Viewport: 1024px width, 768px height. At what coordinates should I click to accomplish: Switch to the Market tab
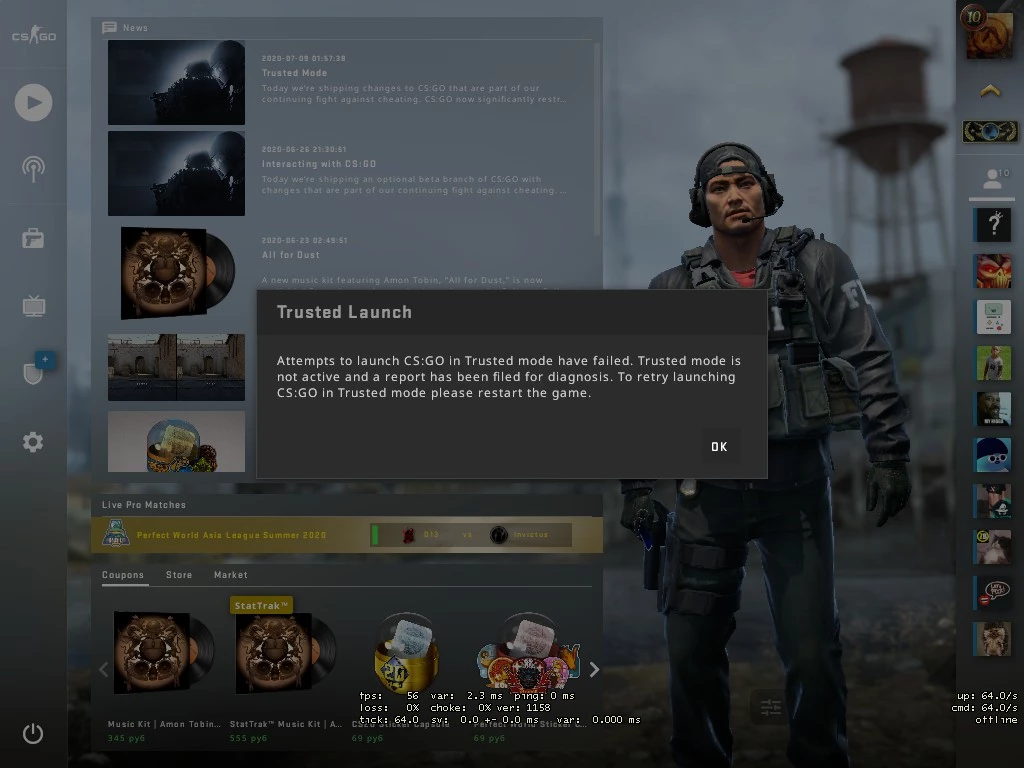230,575
